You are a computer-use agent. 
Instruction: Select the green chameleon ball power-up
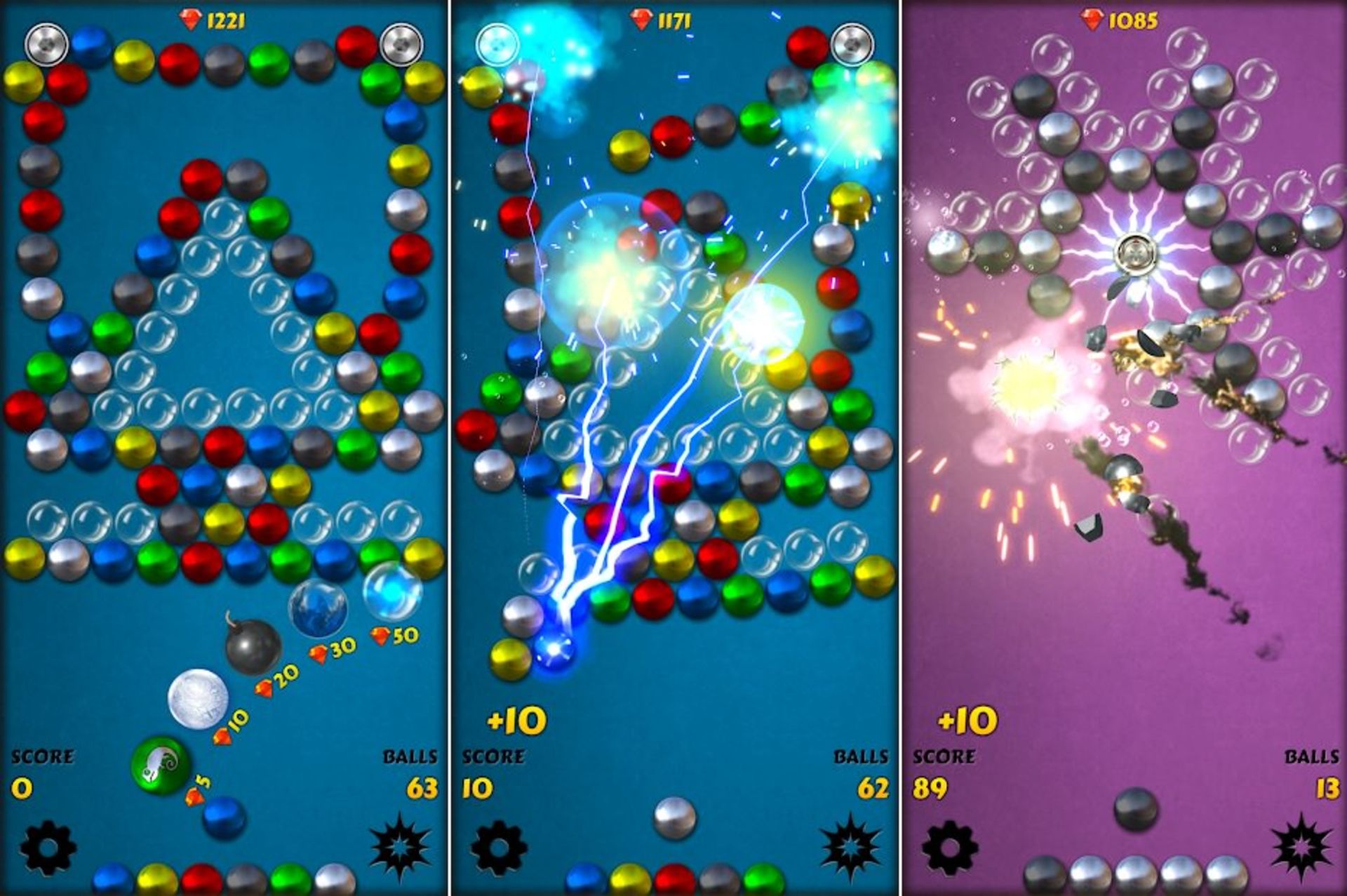(158, 768)
